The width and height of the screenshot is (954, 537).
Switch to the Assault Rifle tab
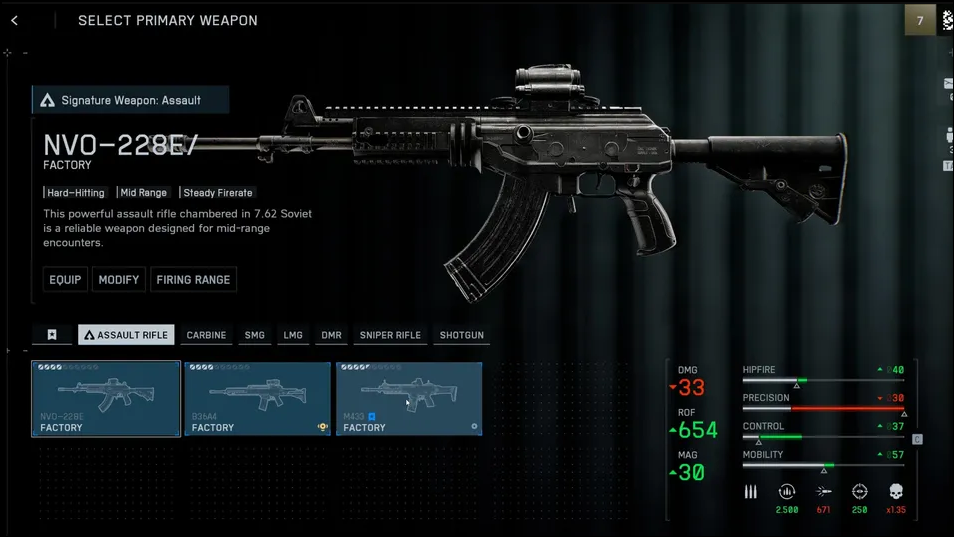click(126, 335)
